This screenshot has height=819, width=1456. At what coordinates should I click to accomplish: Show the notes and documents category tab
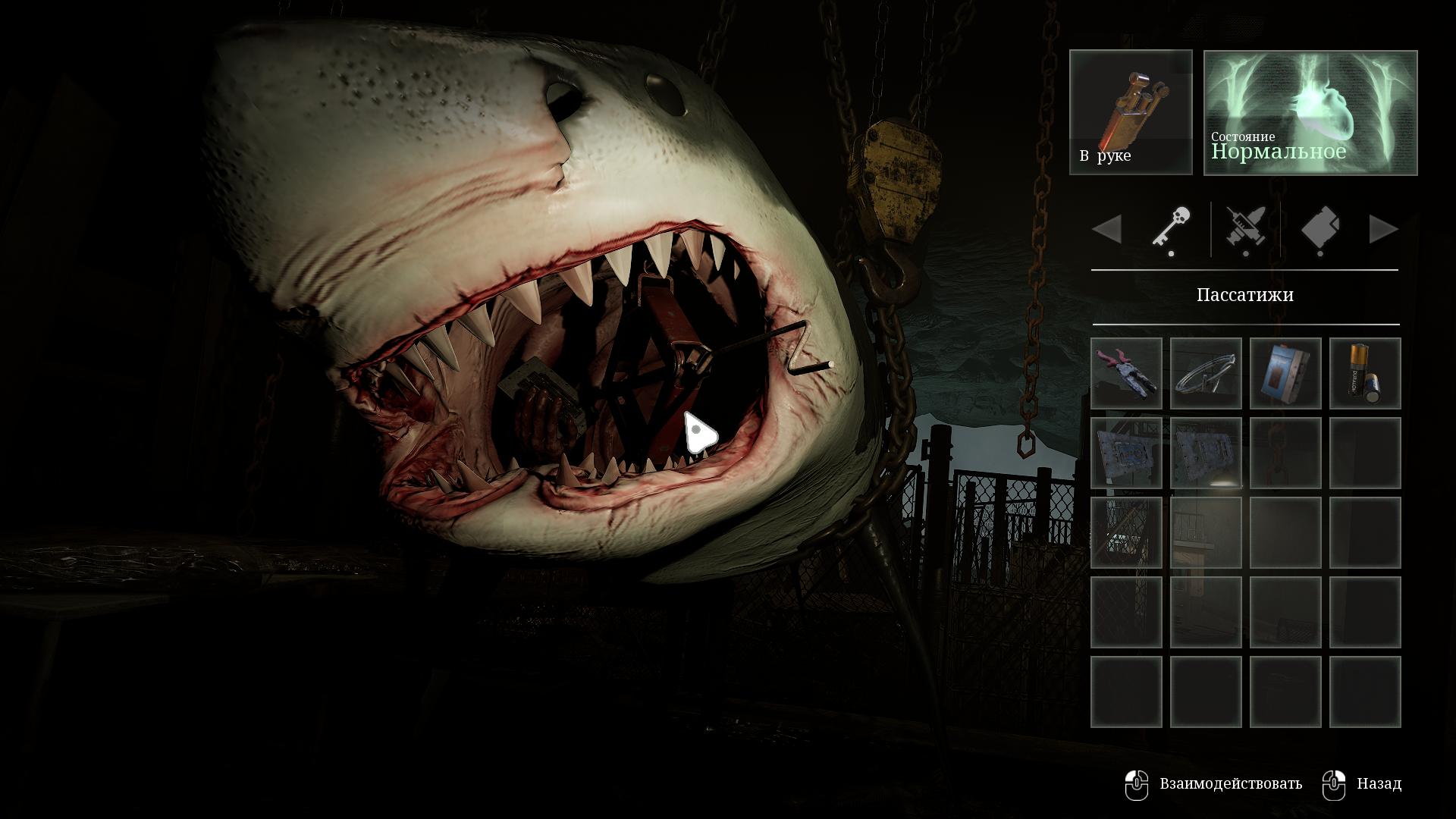click(1319, 229)
